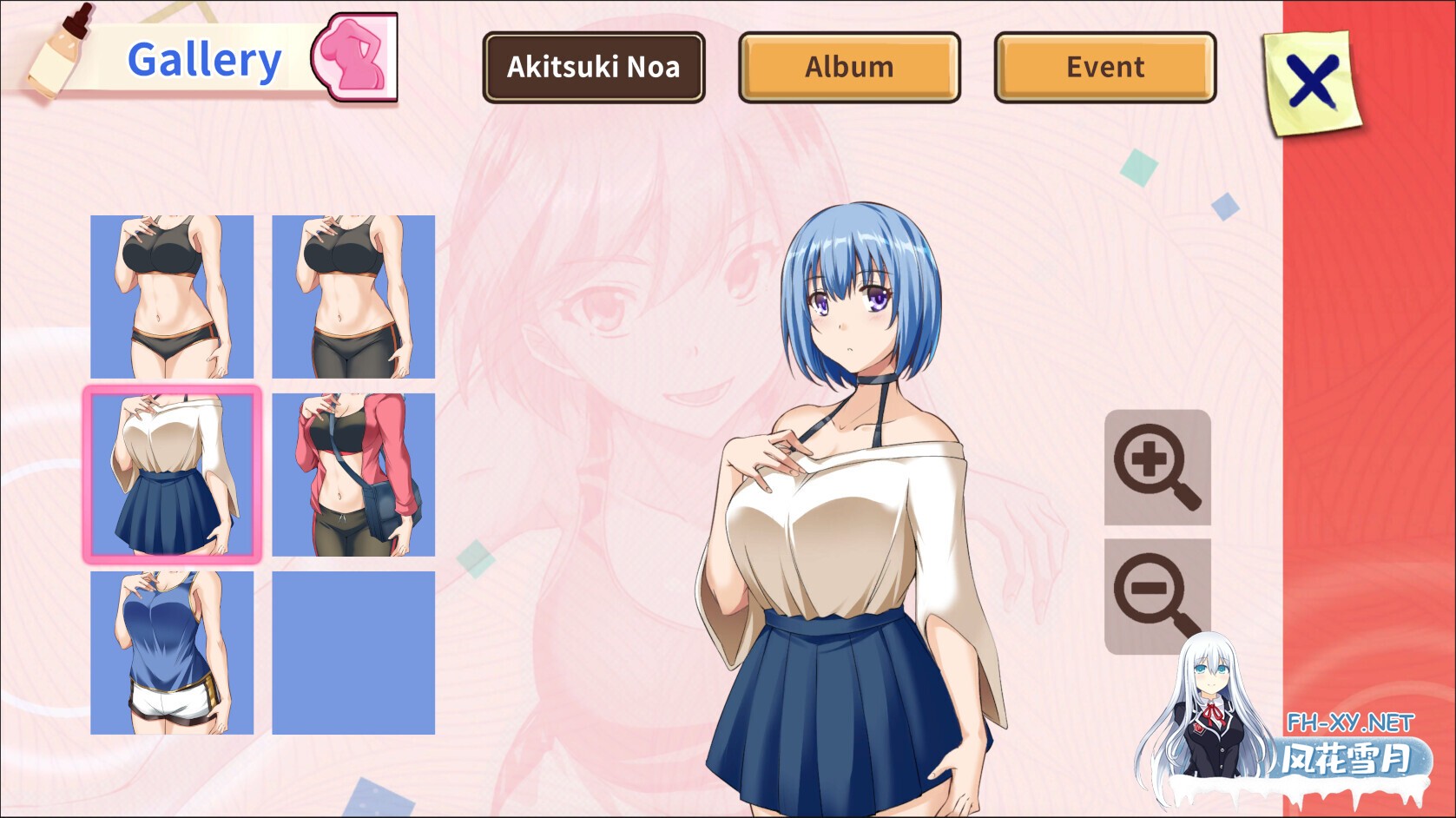Close the Gallery with the X note
This screenshot has height=818, width=1456.
1312,82
